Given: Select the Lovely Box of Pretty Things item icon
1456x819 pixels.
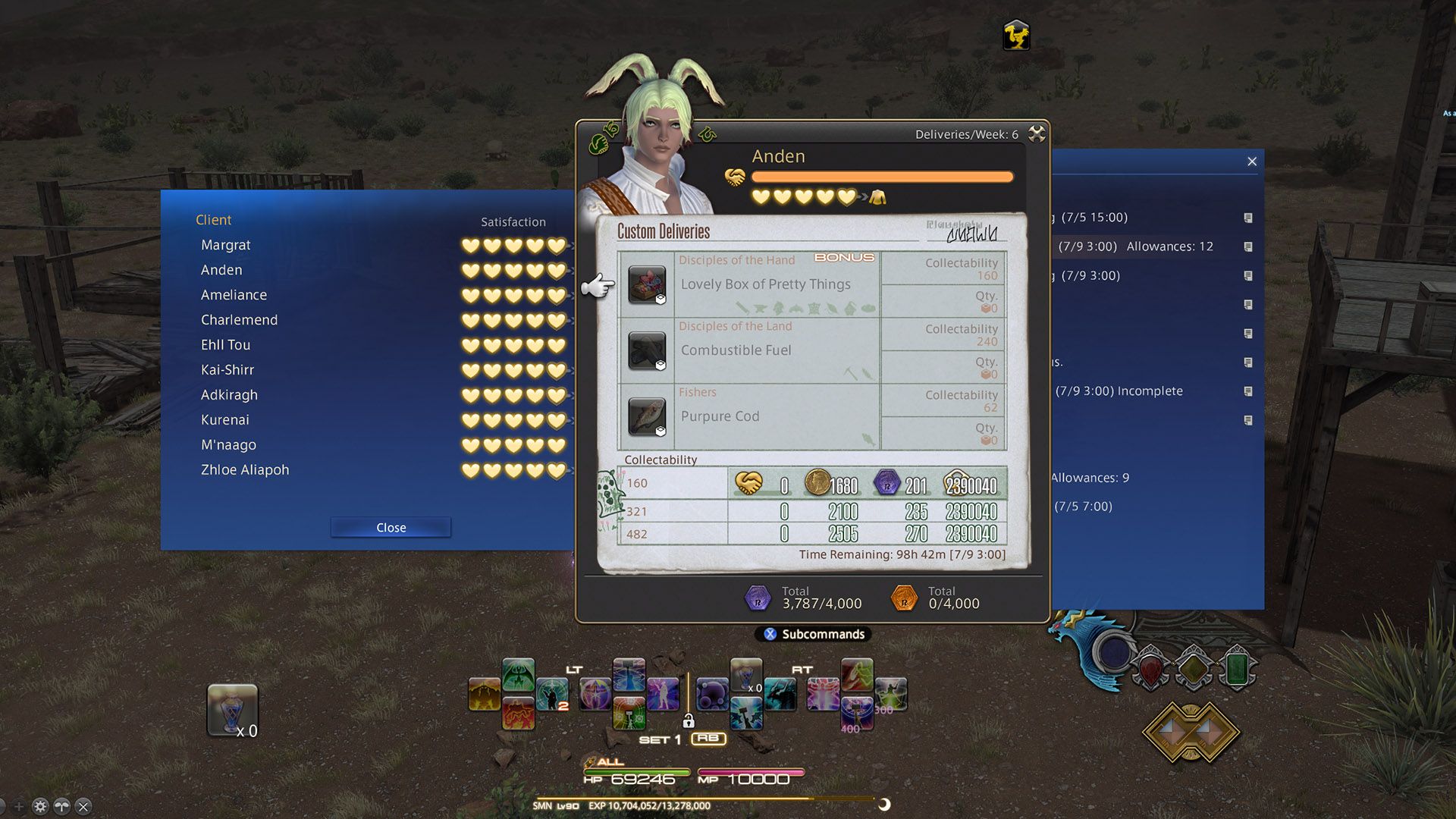Looking at the screenshot, I should [x=645, y=286].
